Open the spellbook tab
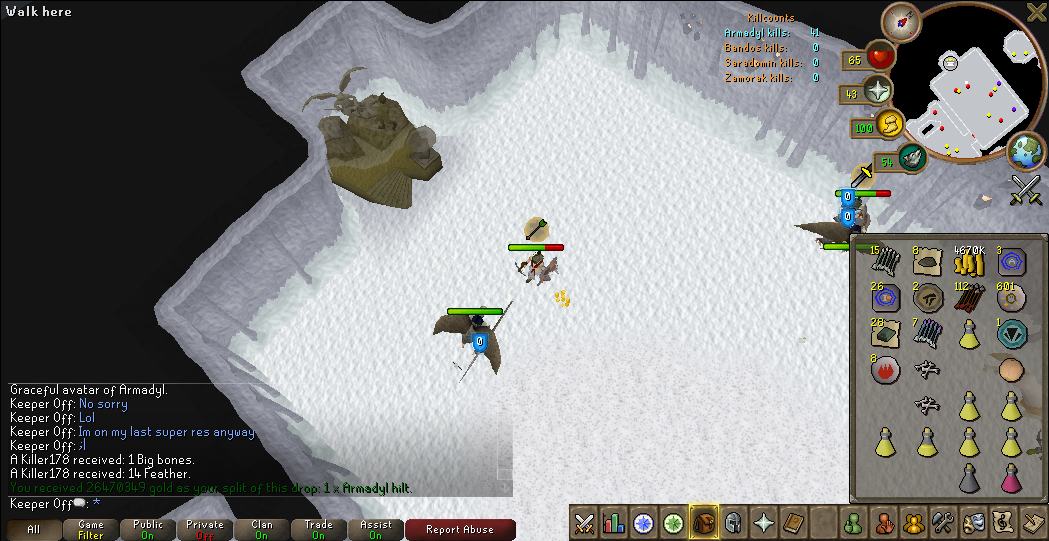The image size is (1049, 541). click(x=793, y=522)
